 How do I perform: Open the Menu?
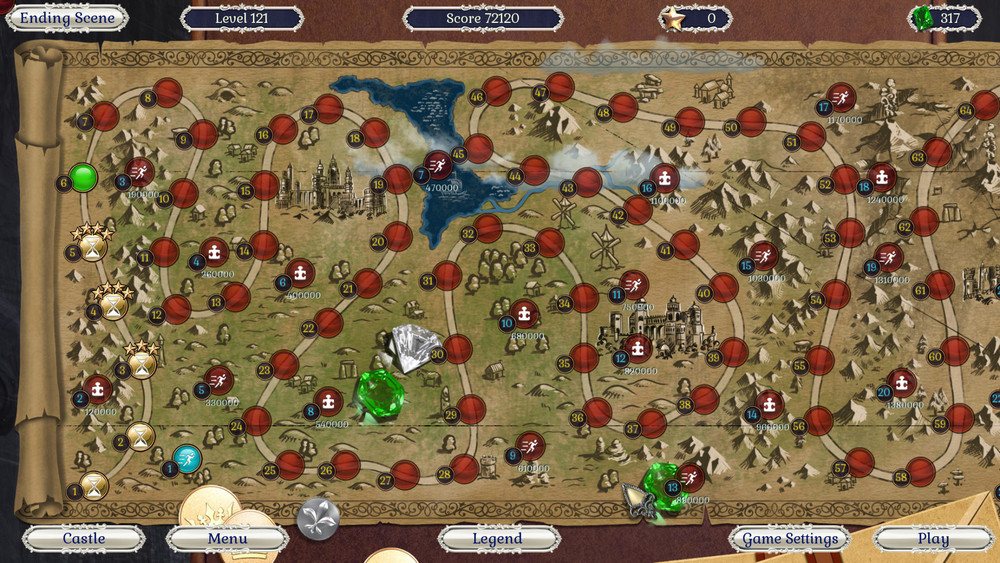227,539
